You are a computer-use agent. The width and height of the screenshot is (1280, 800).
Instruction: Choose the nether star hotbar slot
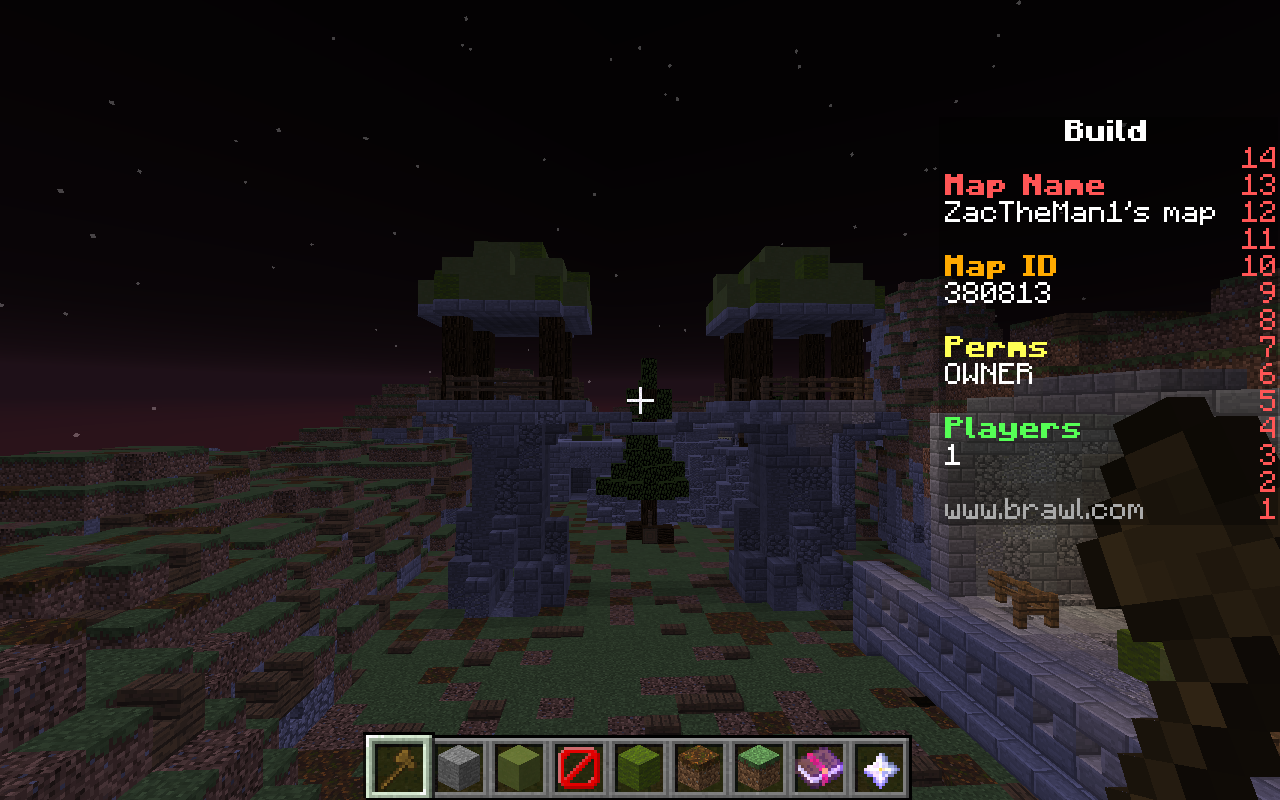pos(879,768)
